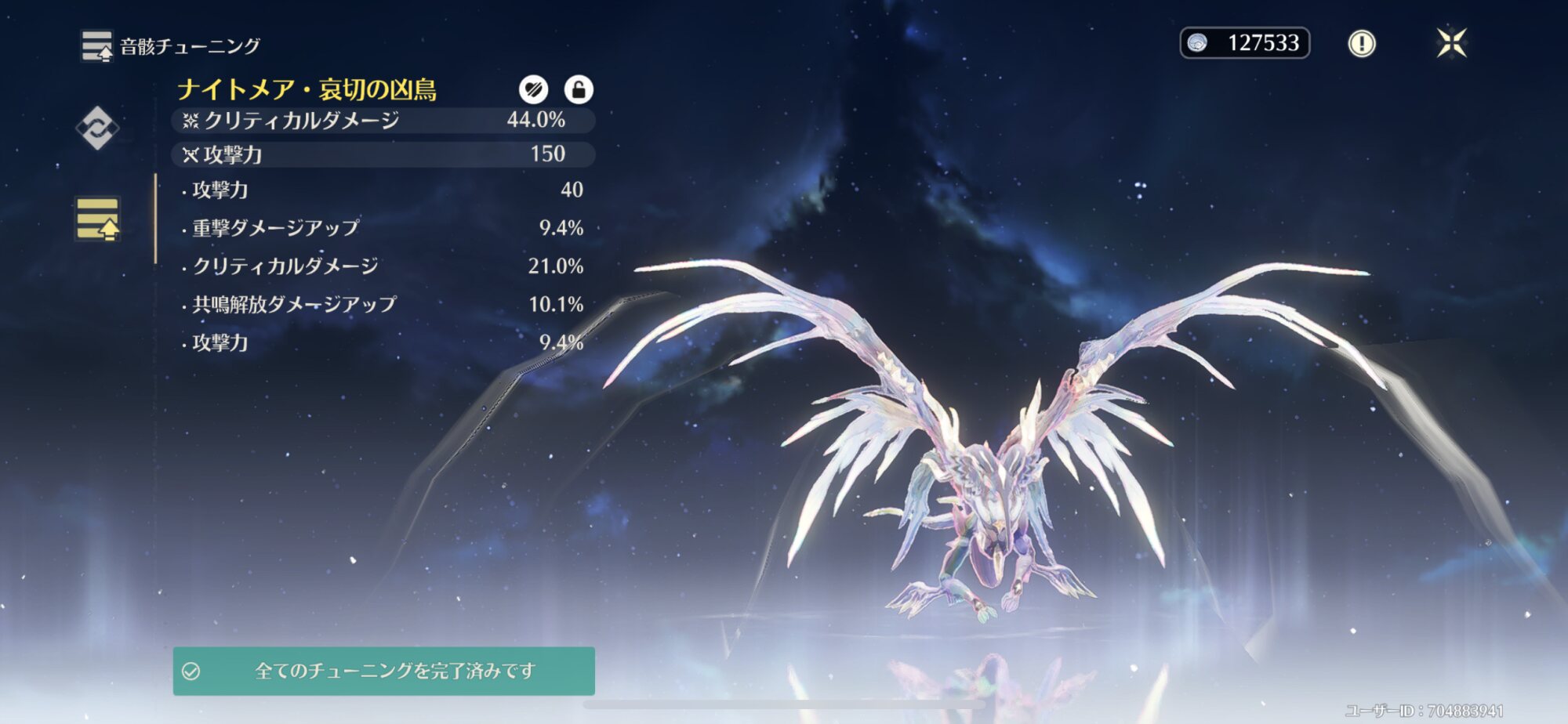Image resolution: width=1568 pixels, height=724 pixels.
Task: Switch to the echo level-up tab
Action: [97, 128]
